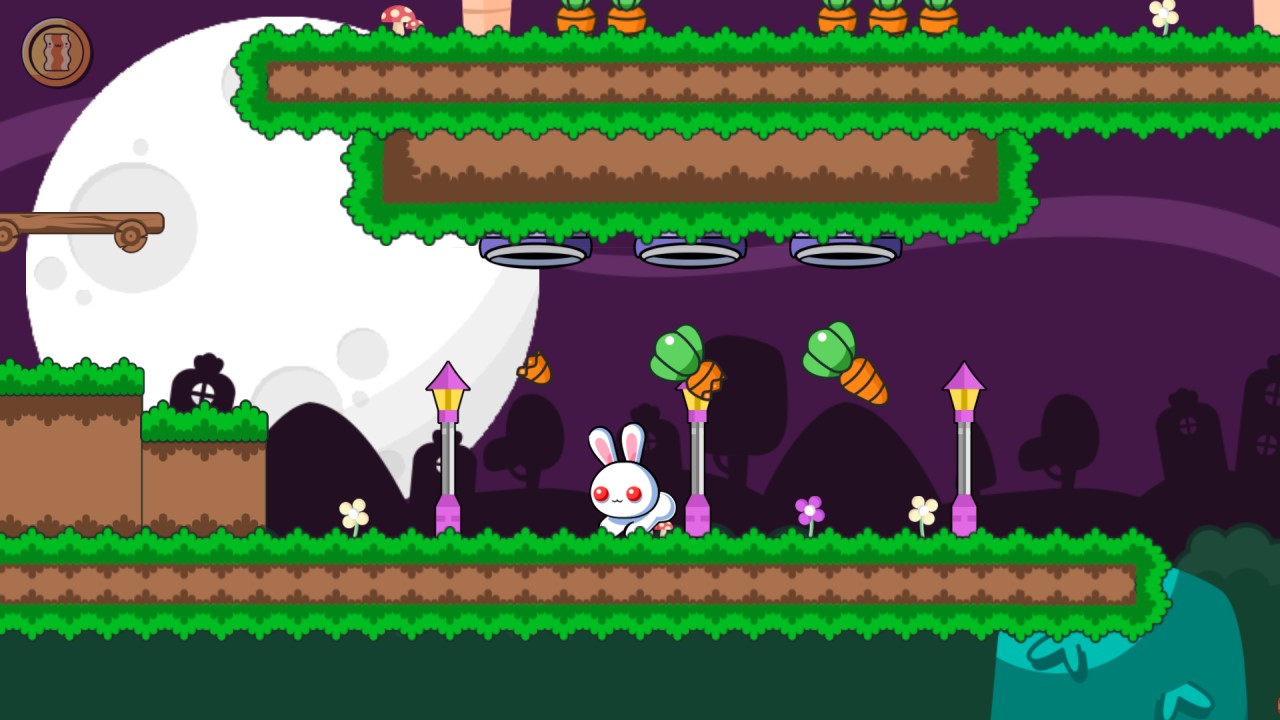
Task: Click the purple lamp post left of the bunny
Action: pos(448,450)
